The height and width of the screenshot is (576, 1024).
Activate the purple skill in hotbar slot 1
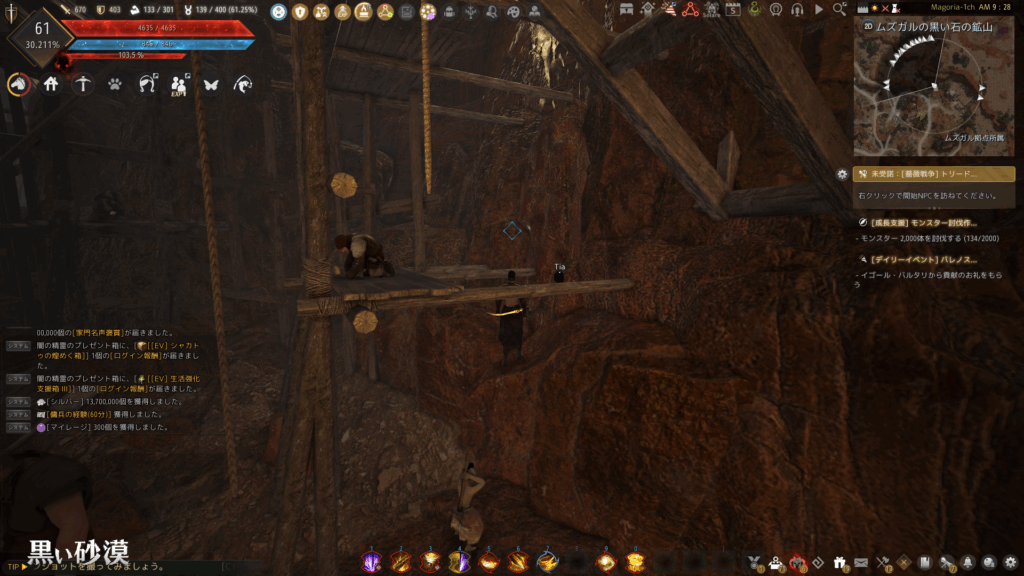point(370,562)
